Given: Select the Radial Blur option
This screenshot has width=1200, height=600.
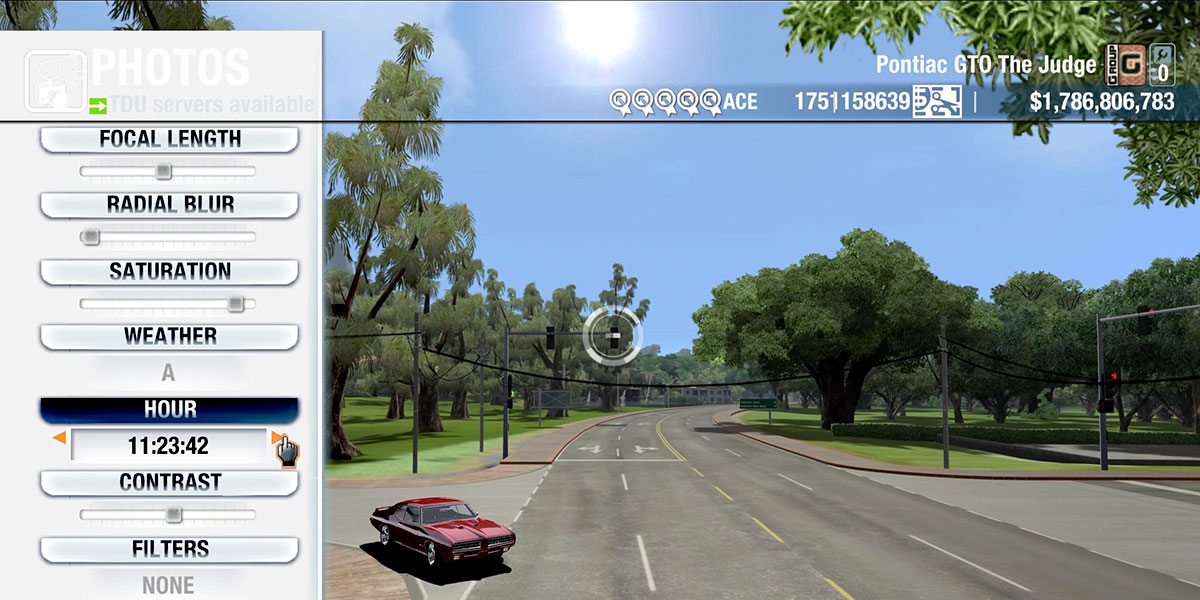Looking at the screenshot, I should 169,205.
